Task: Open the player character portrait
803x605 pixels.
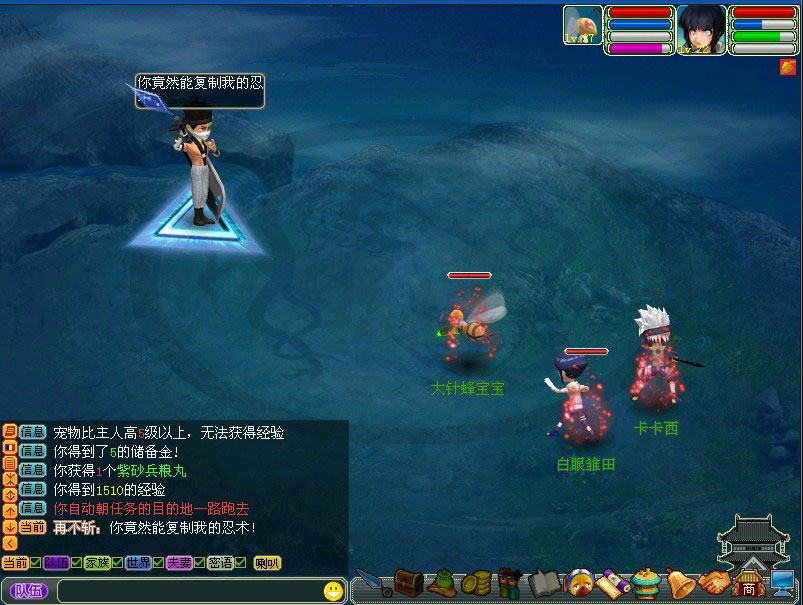Action: pos(701,28)
